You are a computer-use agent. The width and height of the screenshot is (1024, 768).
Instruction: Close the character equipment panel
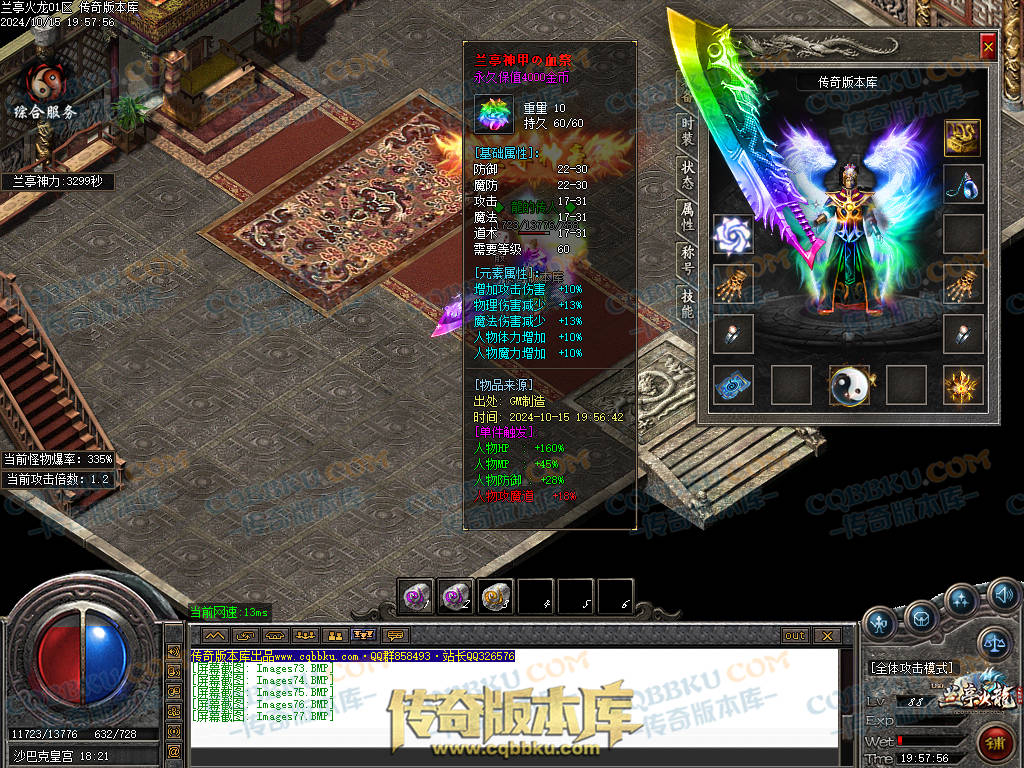click(988, 46)
